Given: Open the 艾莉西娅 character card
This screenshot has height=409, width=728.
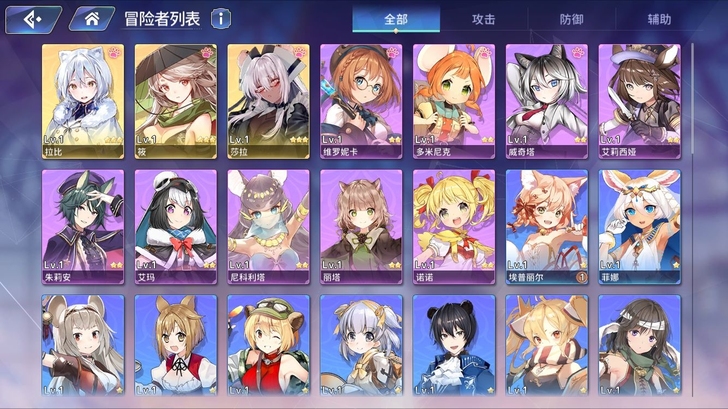Looking at the screenshot, I should [639, 101].
